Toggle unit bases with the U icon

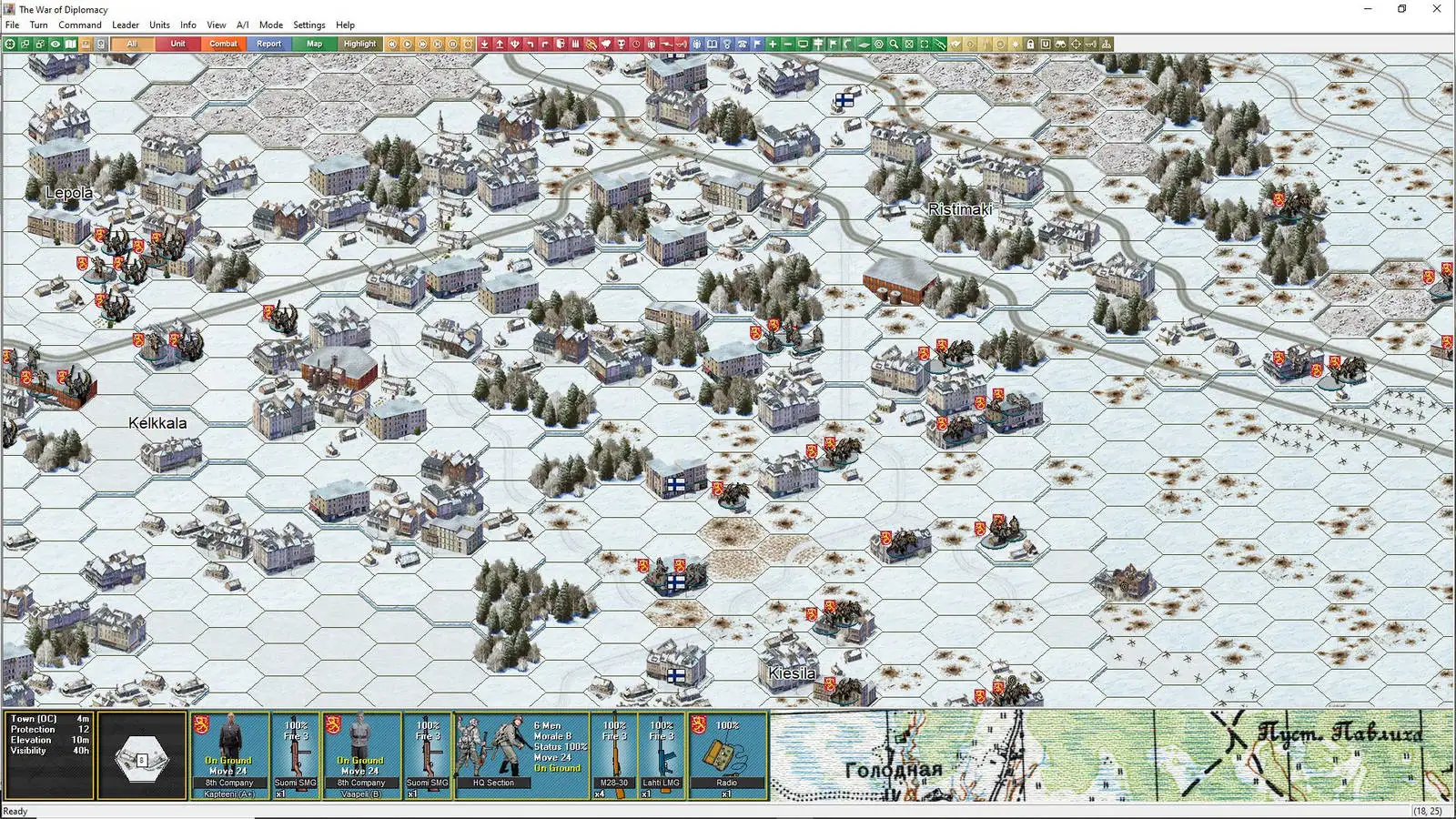tap(1046, 43)
